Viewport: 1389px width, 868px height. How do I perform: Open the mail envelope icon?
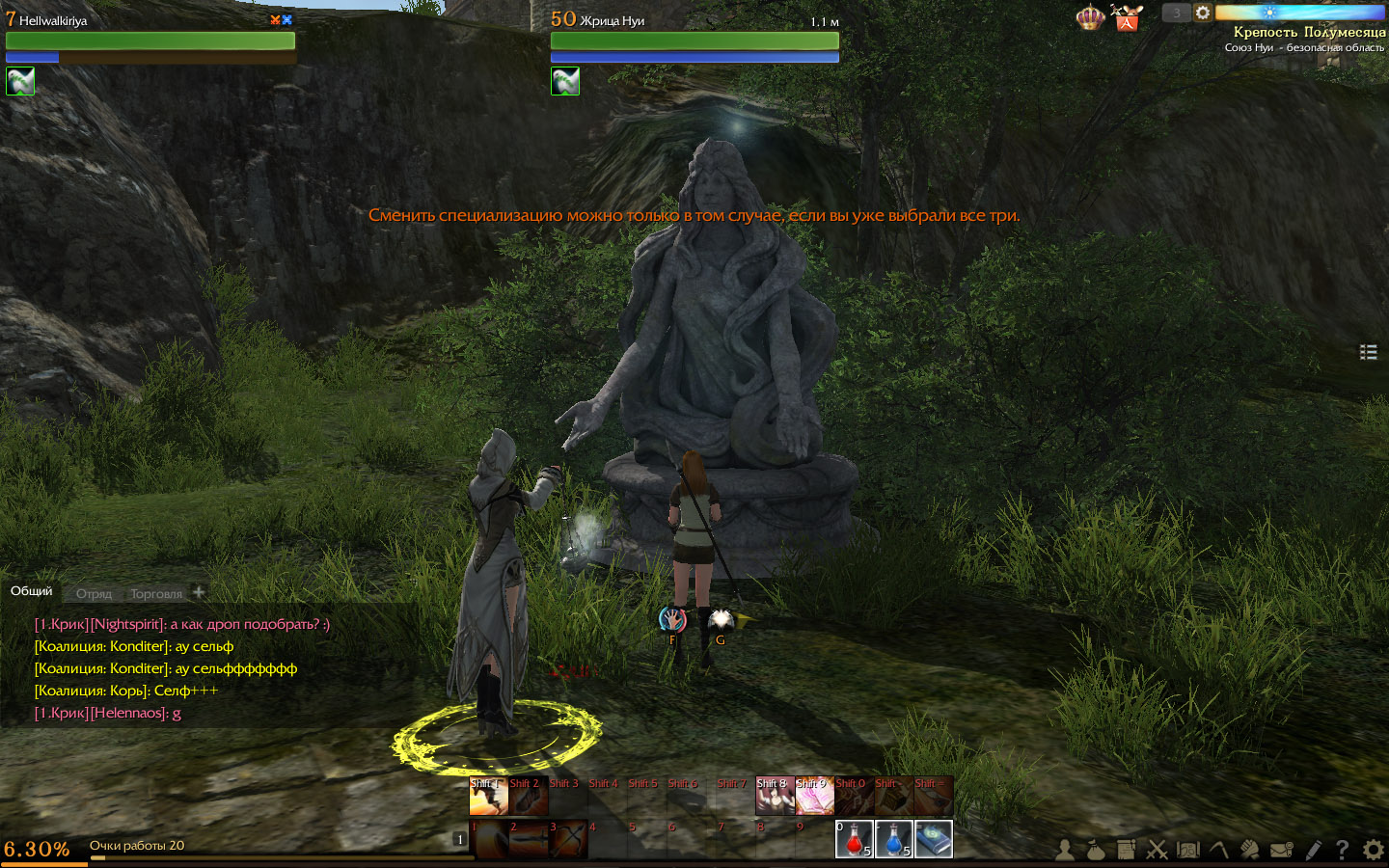pos(1282,850)
